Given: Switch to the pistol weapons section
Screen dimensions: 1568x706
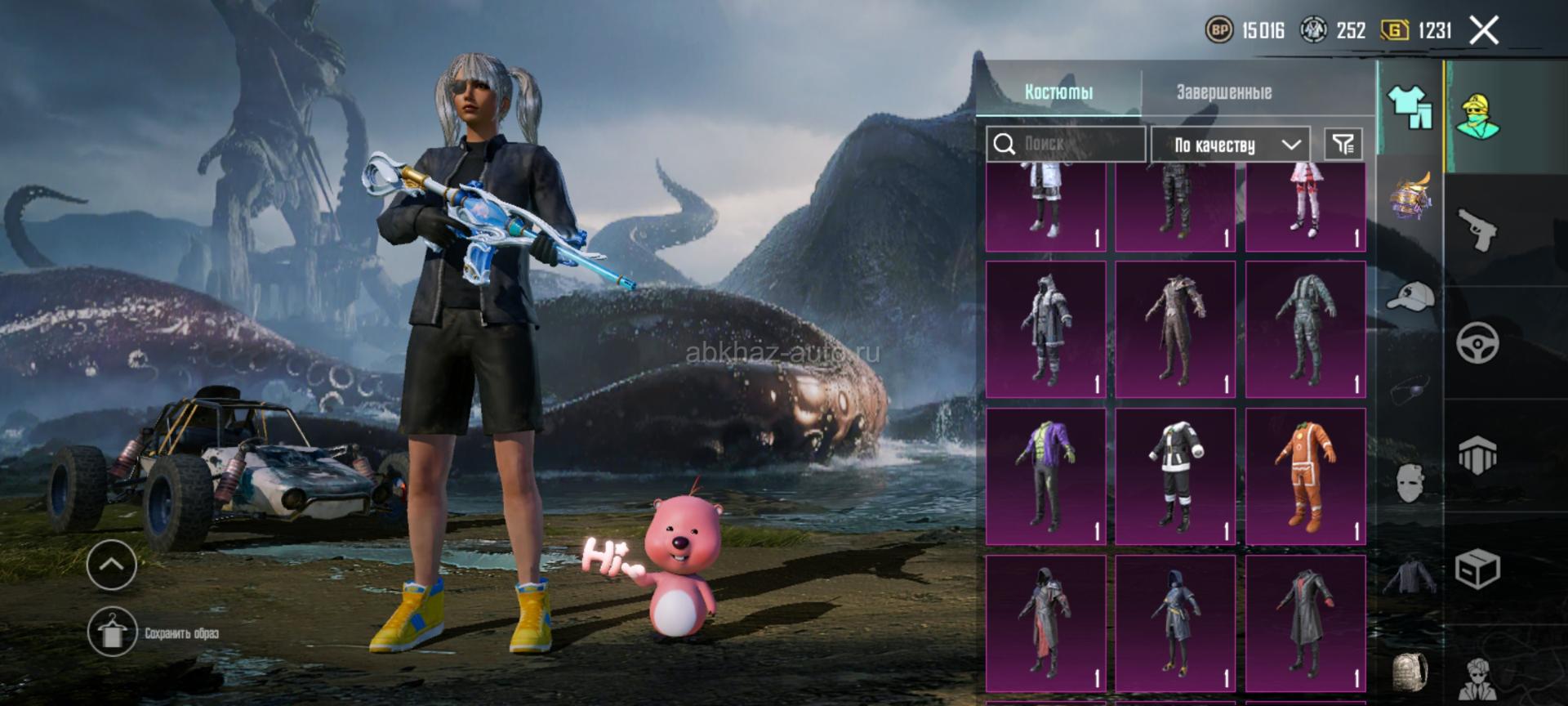Looking at the screenshot, I should click(1477, 230).
